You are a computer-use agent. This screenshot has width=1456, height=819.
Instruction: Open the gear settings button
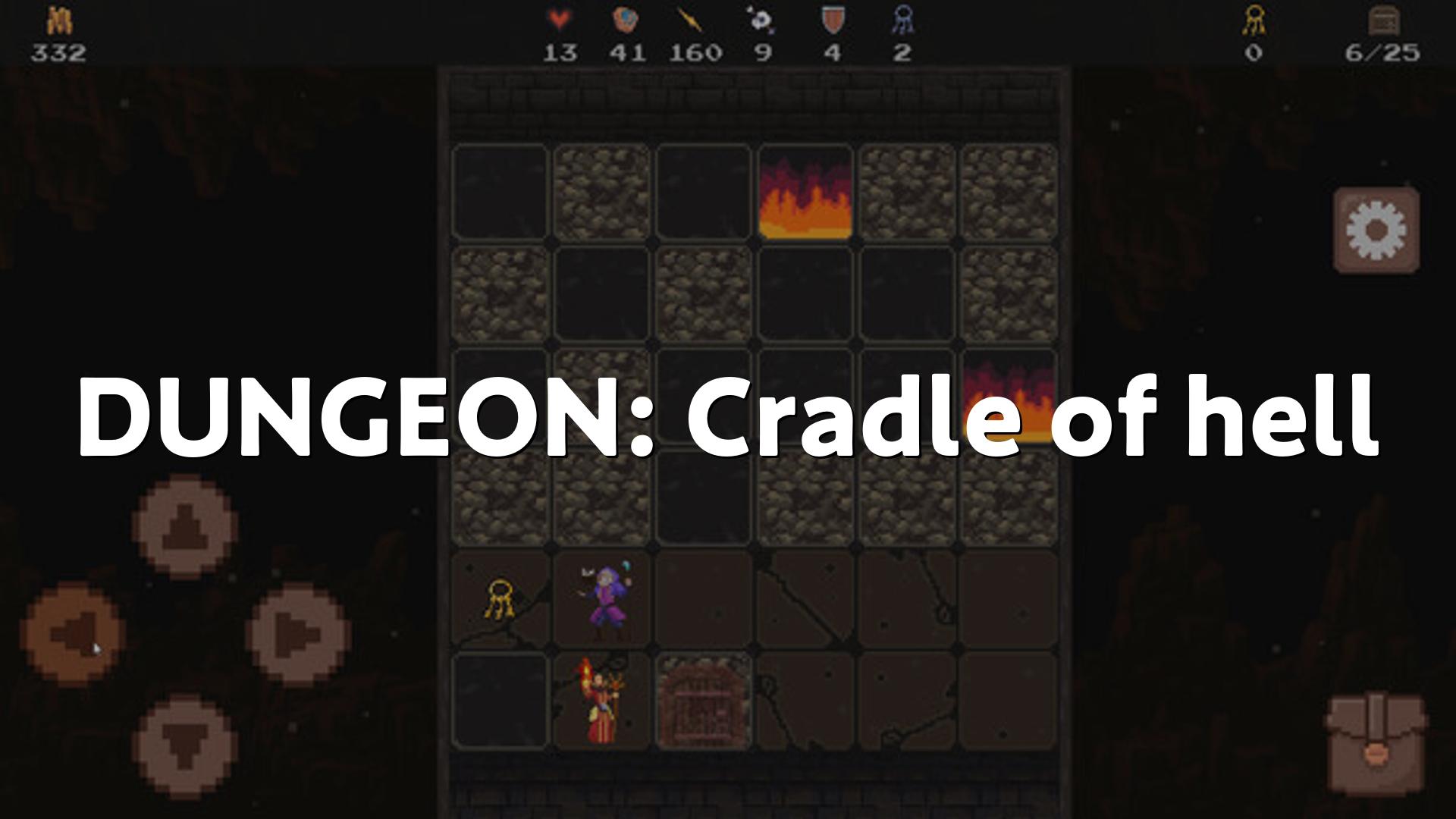[x=1376, y=230]
